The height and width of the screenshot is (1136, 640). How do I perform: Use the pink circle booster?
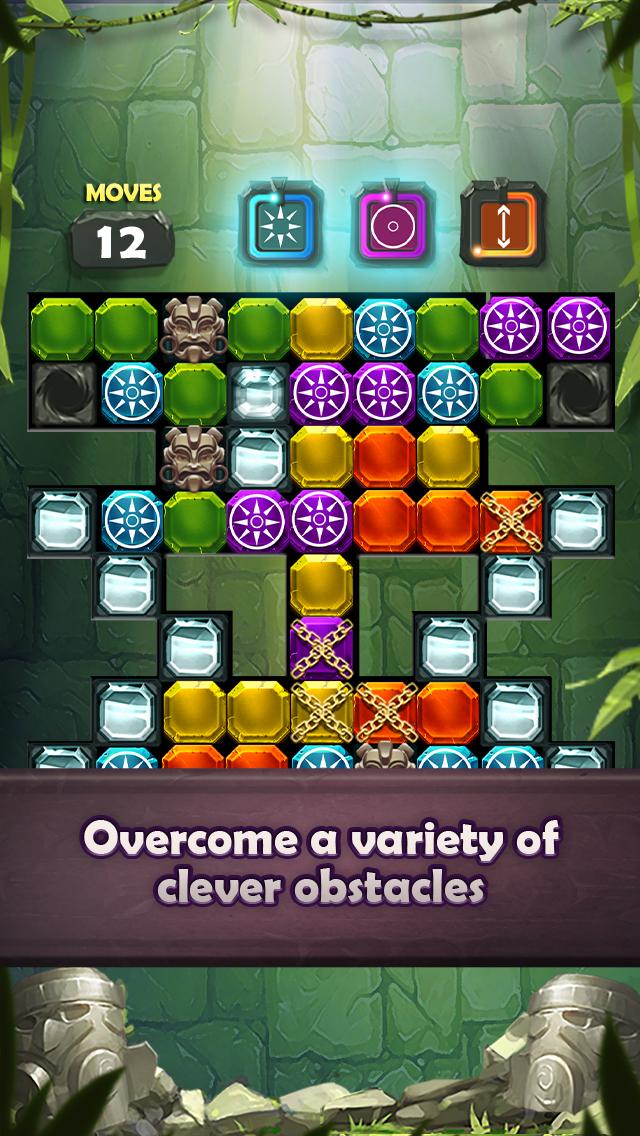click(x=391, y=222)
